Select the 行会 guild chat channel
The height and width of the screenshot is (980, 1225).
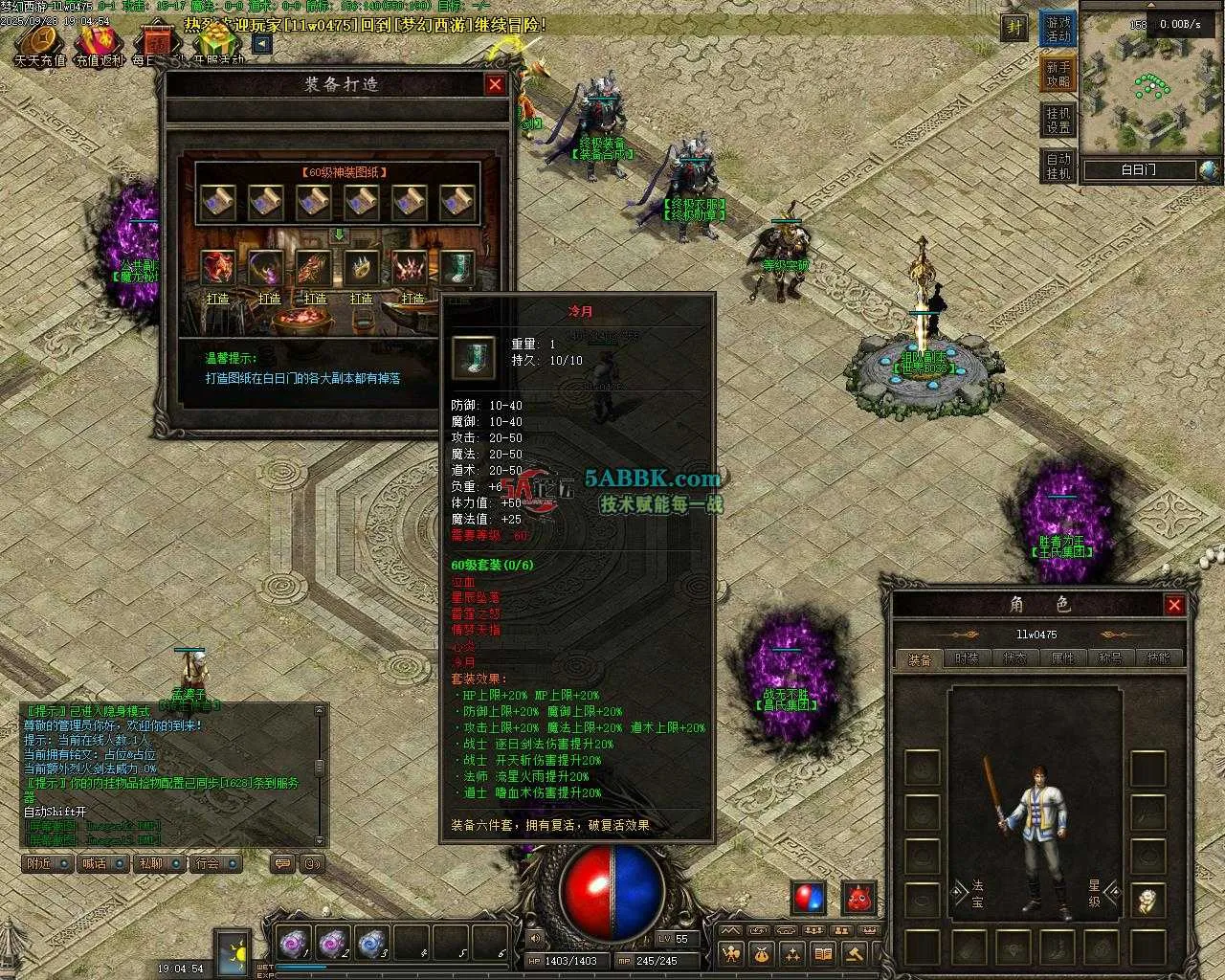click(214, 863)
